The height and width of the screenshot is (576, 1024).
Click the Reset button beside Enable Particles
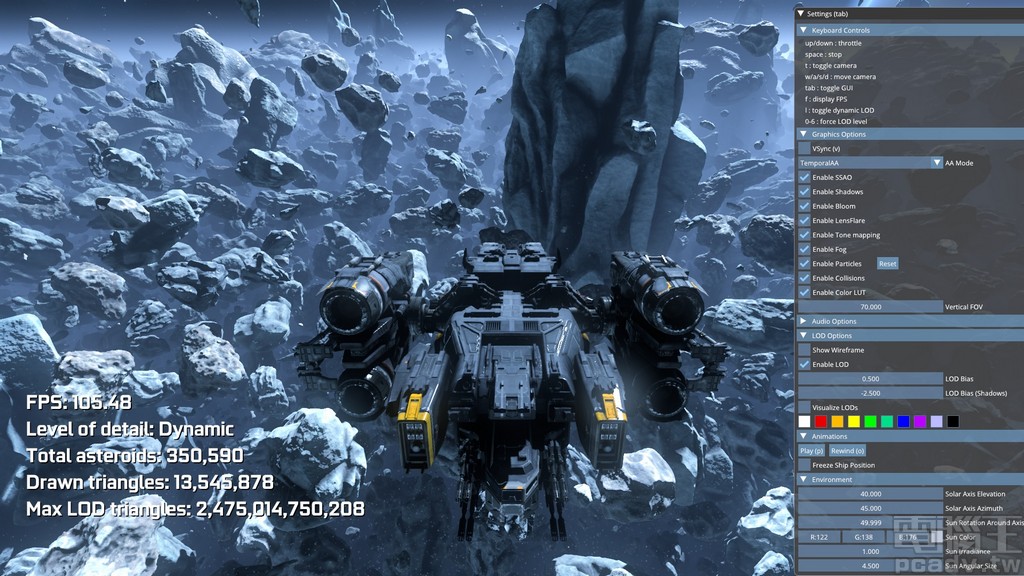[887, 264]
